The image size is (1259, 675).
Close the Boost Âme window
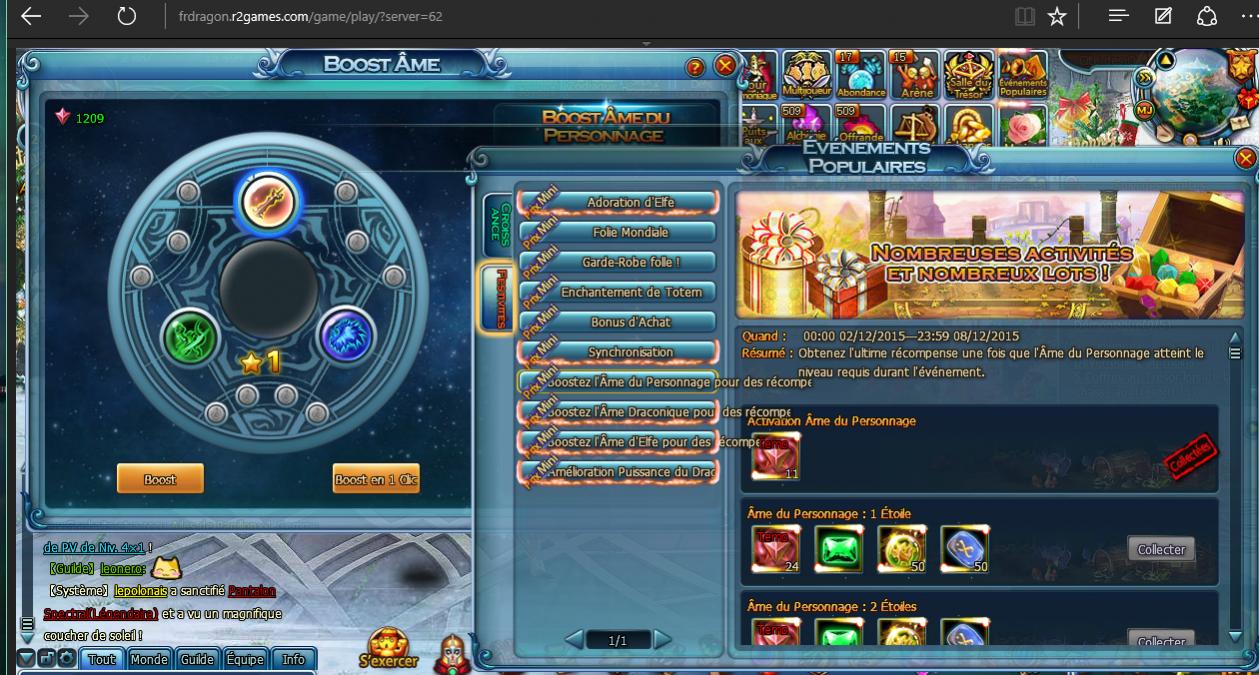(725, 66)
